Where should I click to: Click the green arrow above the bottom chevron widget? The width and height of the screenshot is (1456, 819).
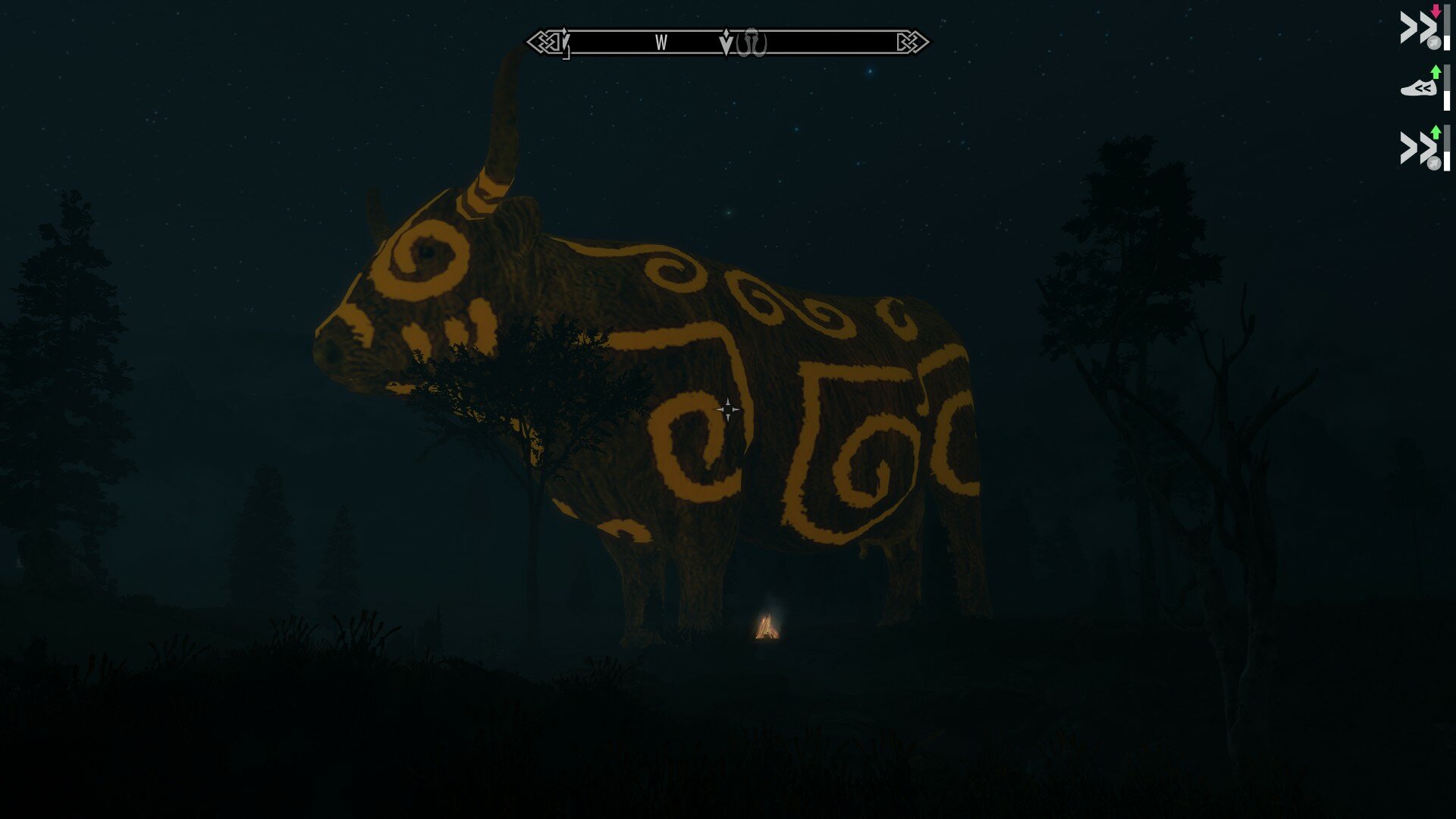[x=1436, y=133]
